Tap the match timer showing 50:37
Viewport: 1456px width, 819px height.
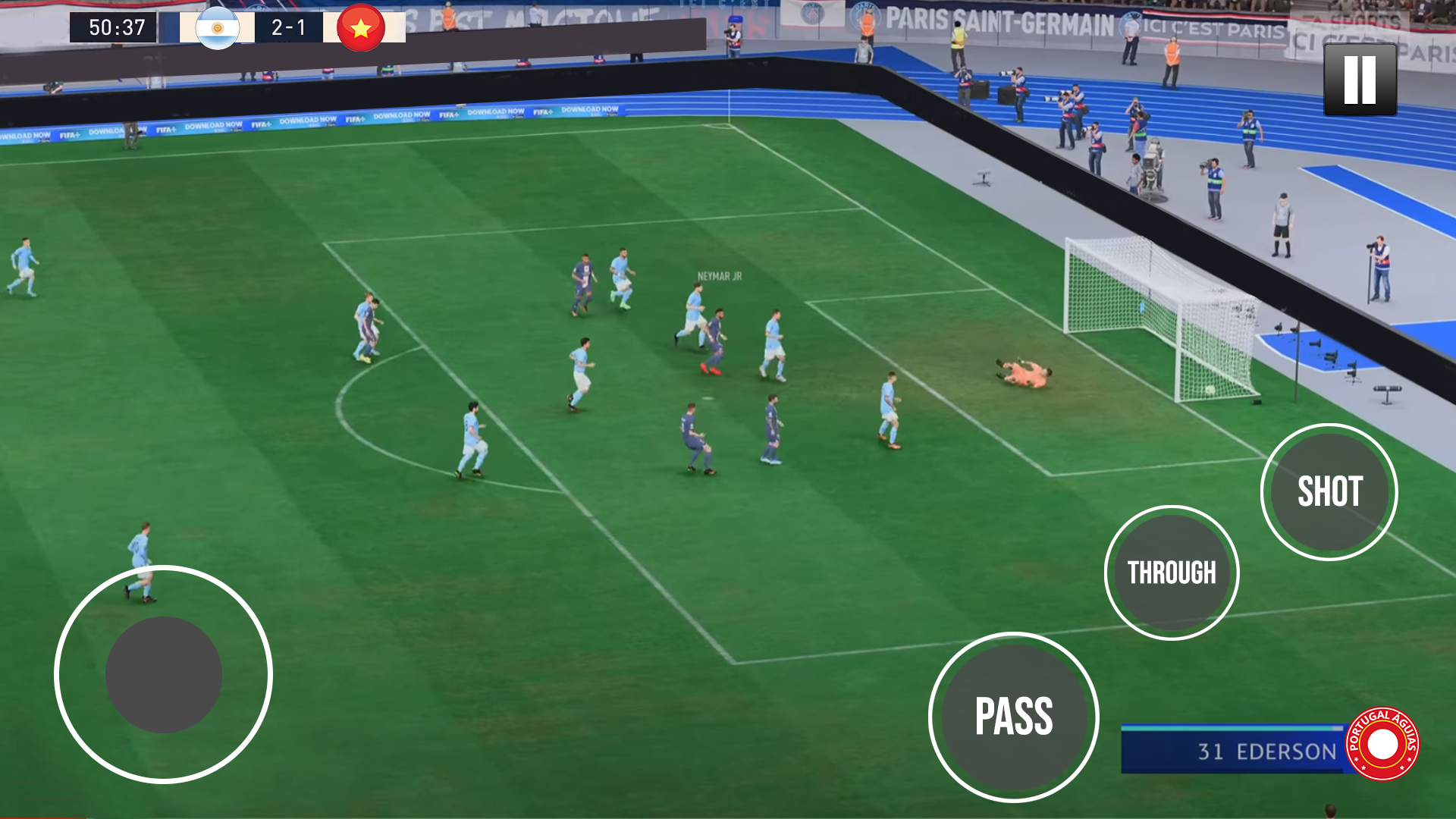tap(114, 27)
